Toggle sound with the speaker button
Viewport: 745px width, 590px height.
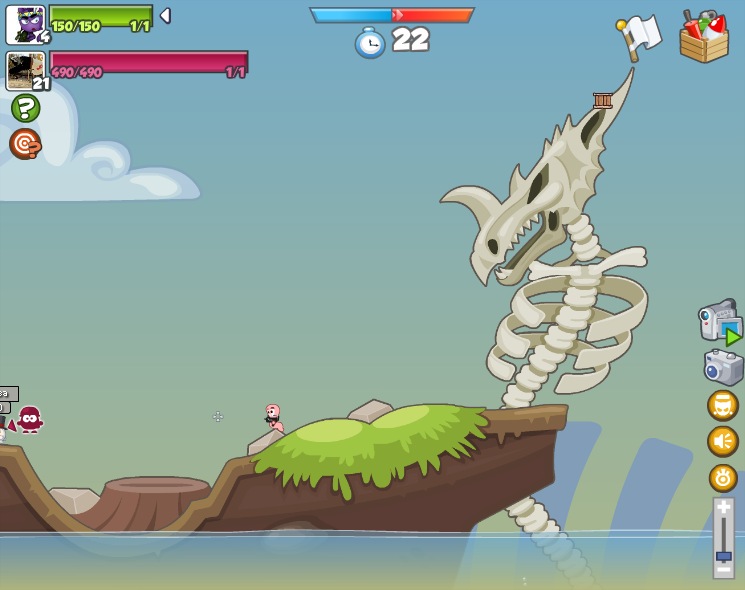click(723, 441)
